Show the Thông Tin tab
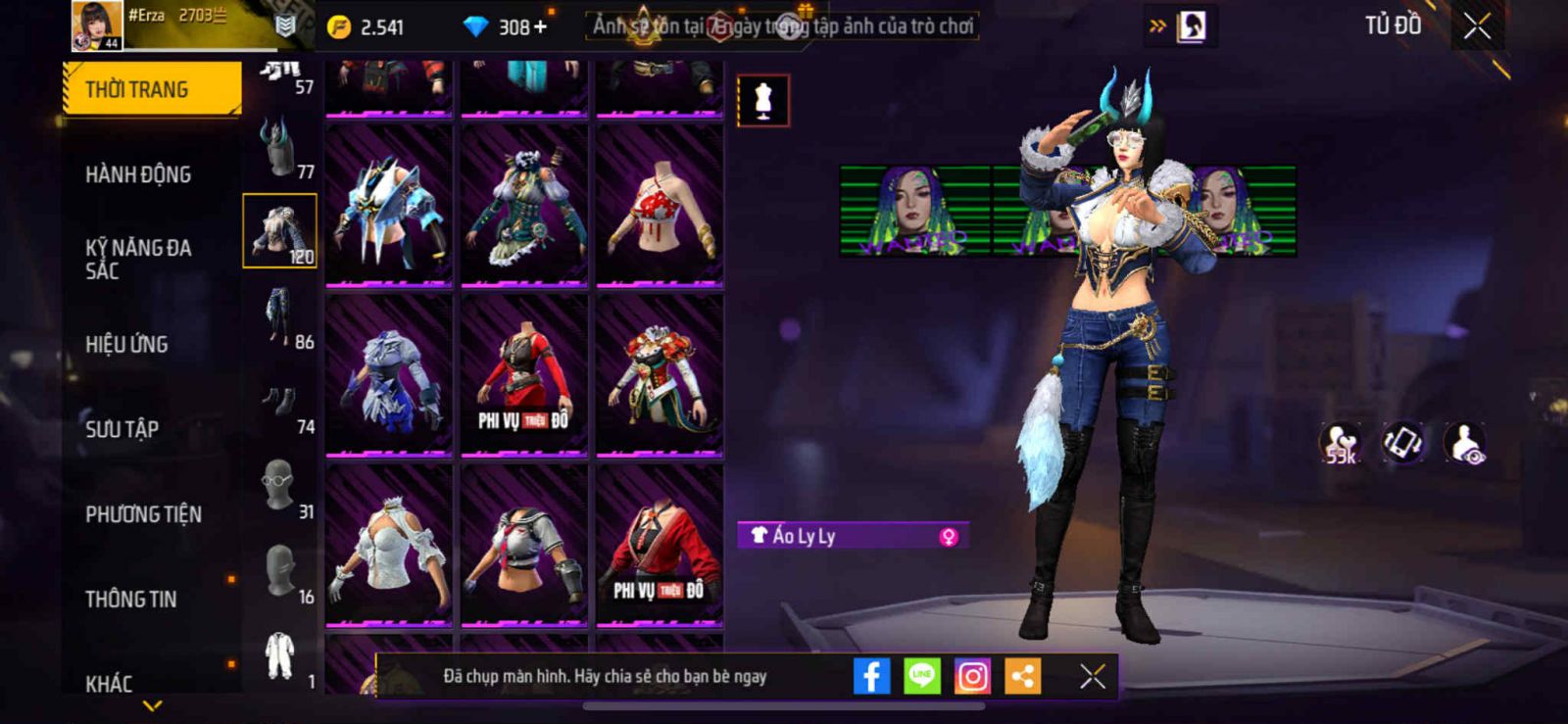This screenshot has width=1568, height=724. 131,599
